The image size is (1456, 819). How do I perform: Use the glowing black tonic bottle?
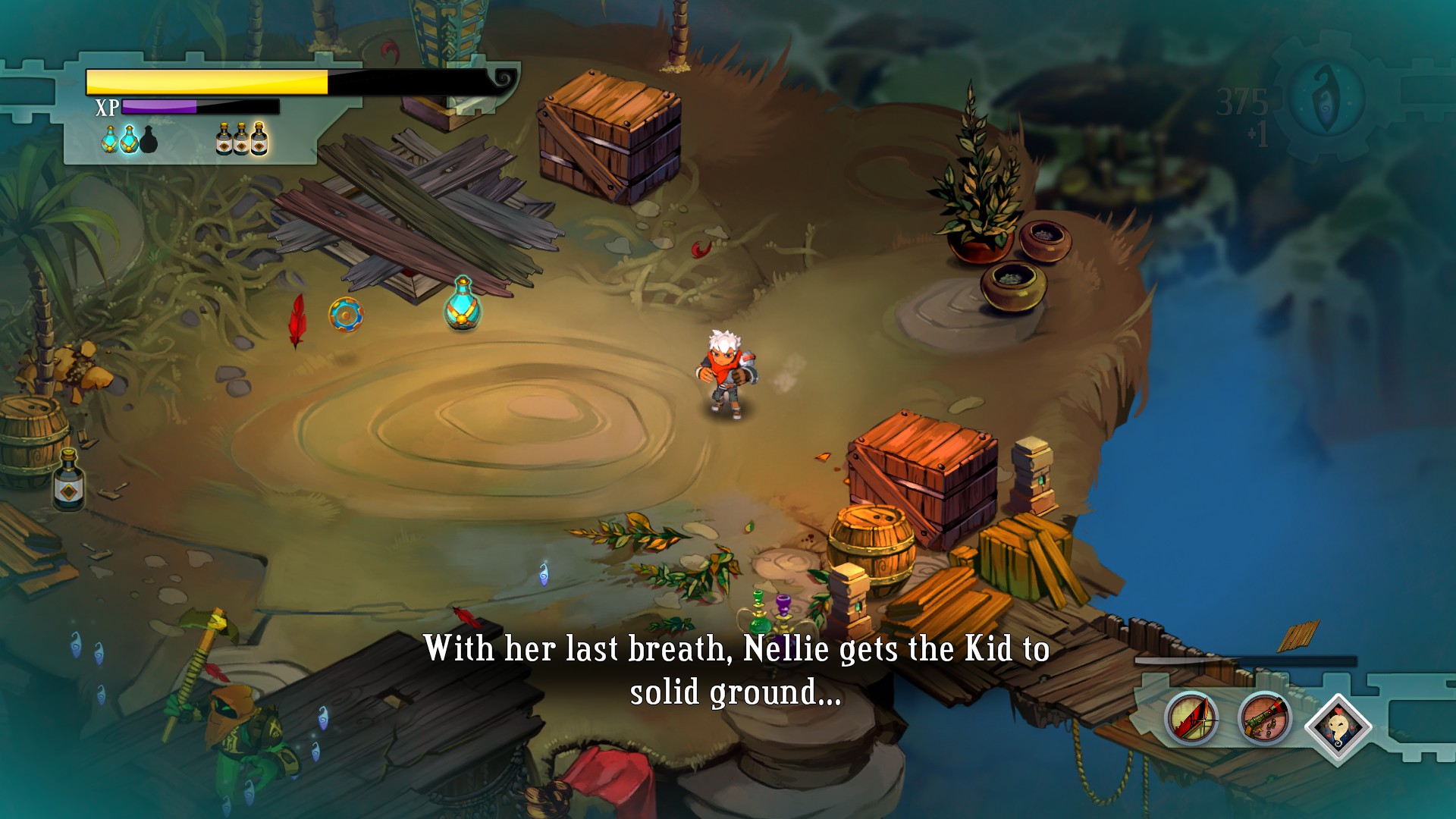(x=259, y=139)
